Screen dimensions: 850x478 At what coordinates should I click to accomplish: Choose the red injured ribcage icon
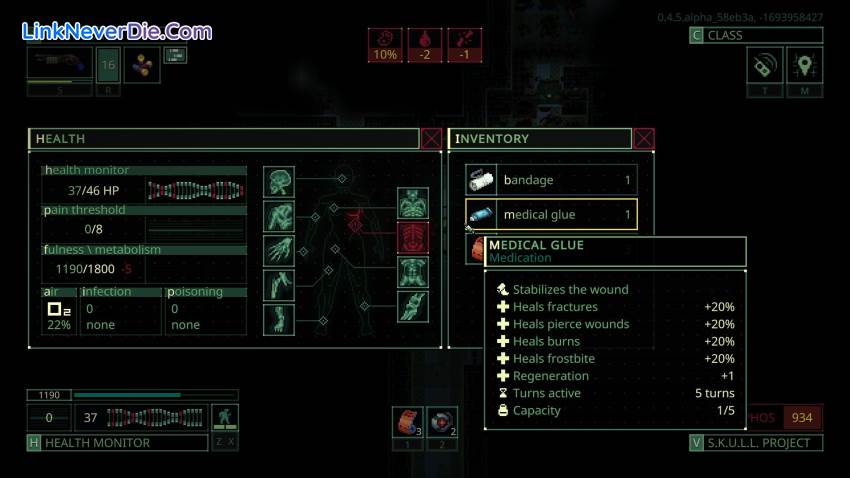coord(413,237)
